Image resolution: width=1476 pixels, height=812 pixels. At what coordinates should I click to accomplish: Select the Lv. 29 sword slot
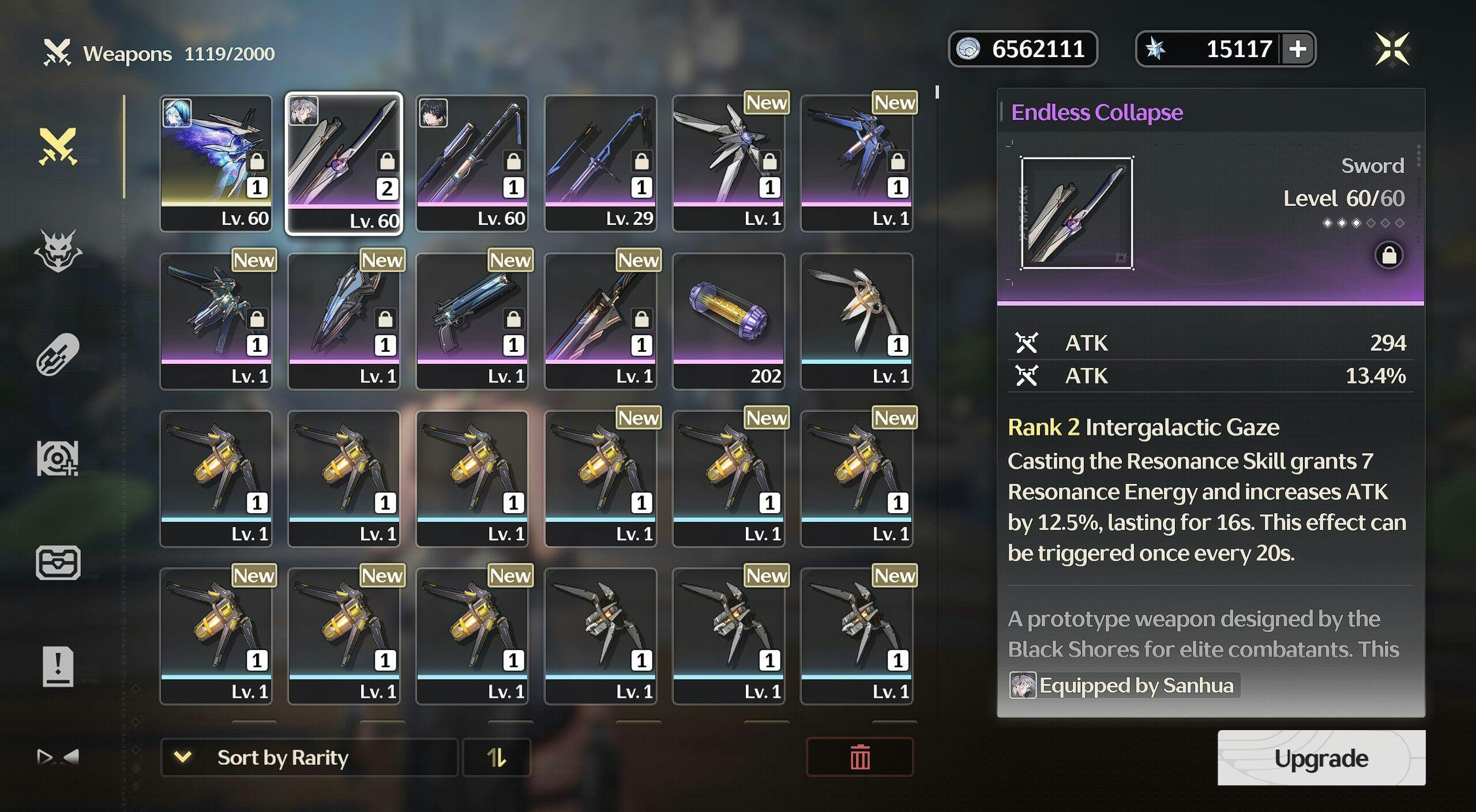[600, 163]
